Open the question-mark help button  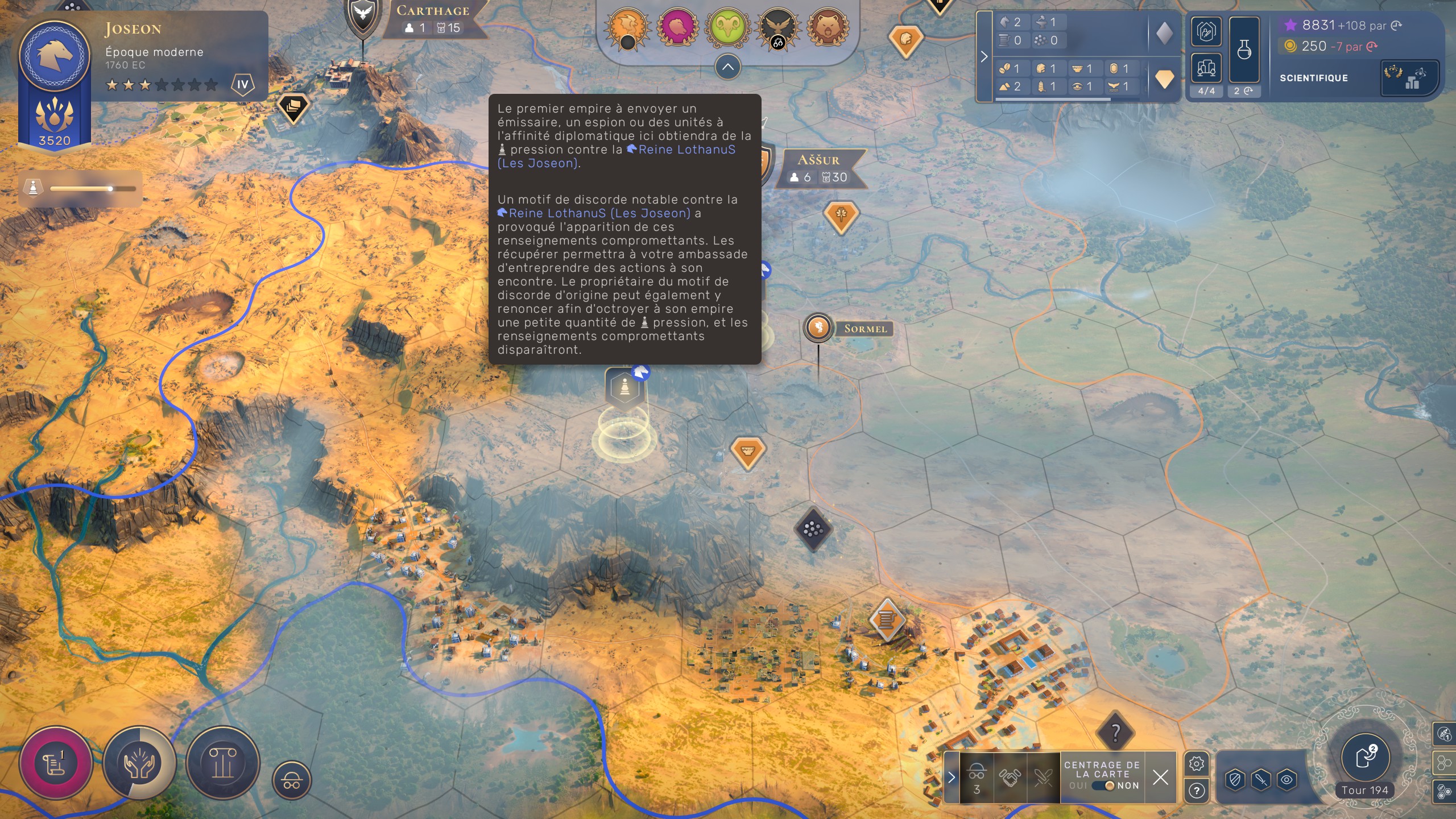click(x=1197, y=791)
